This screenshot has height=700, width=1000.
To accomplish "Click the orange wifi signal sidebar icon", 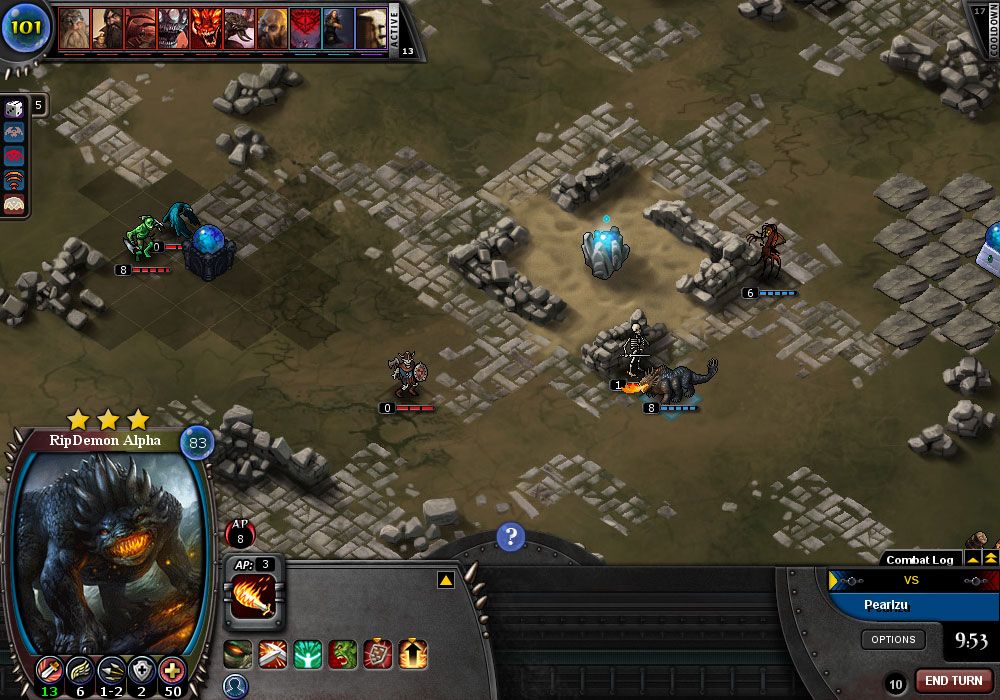I will (15, 180).
